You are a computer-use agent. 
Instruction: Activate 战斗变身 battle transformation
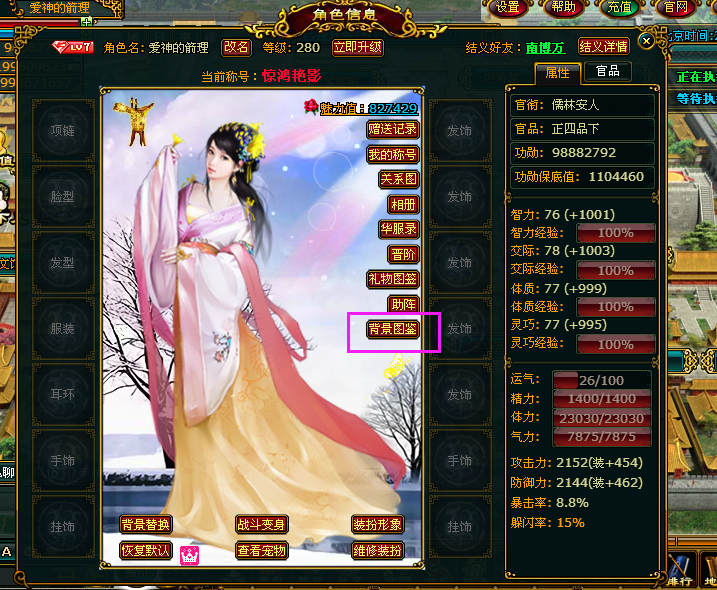[261, 525]
